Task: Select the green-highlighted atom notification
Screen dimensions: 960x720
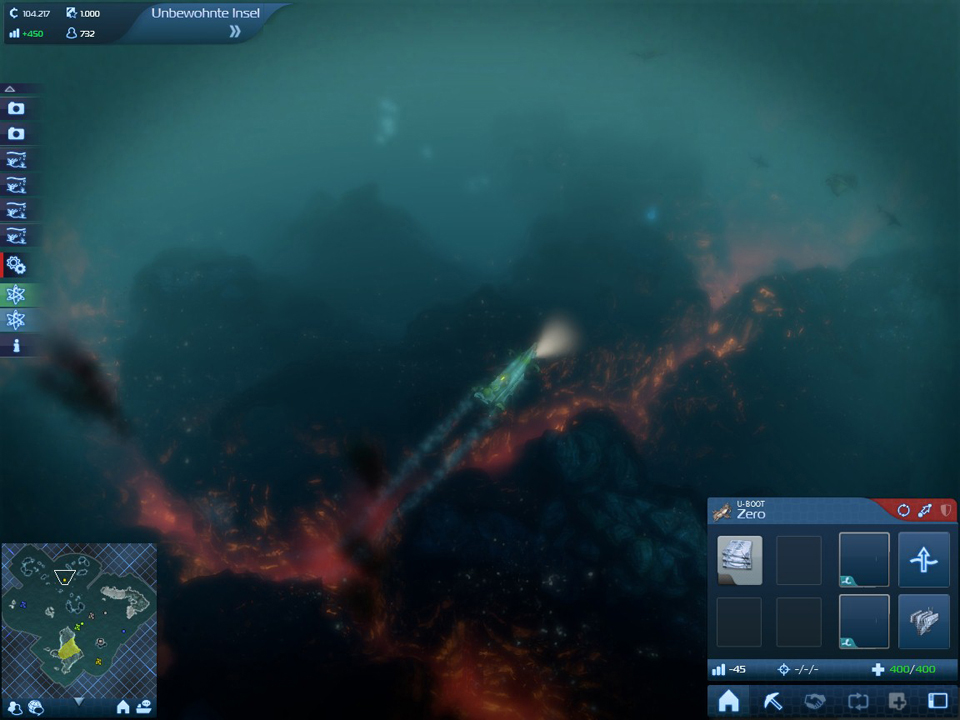Action: click(16, 294)
